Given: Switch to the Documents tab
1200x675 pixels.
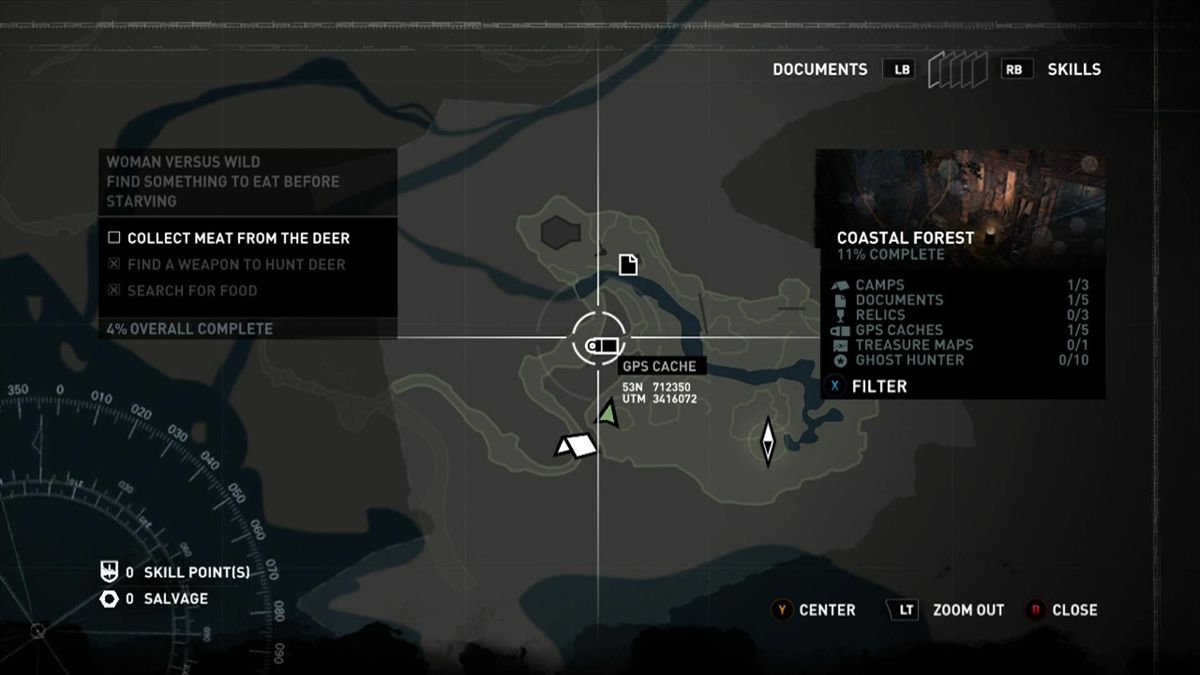Looking at the screenshot, I should coord(820,70).
